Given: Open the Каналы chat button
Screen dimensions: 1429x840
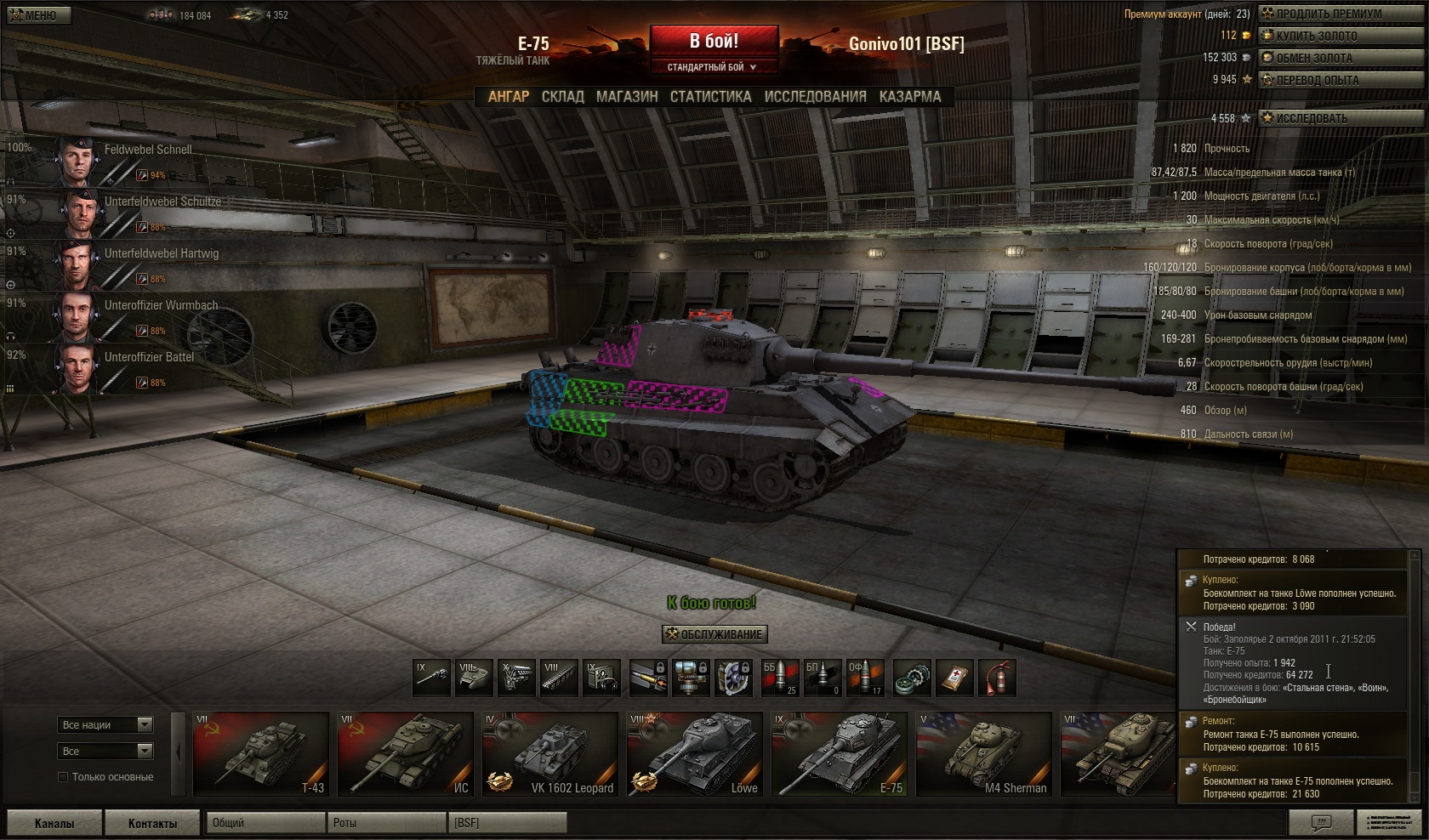Looking at the screenshot, I should (54, 823).
